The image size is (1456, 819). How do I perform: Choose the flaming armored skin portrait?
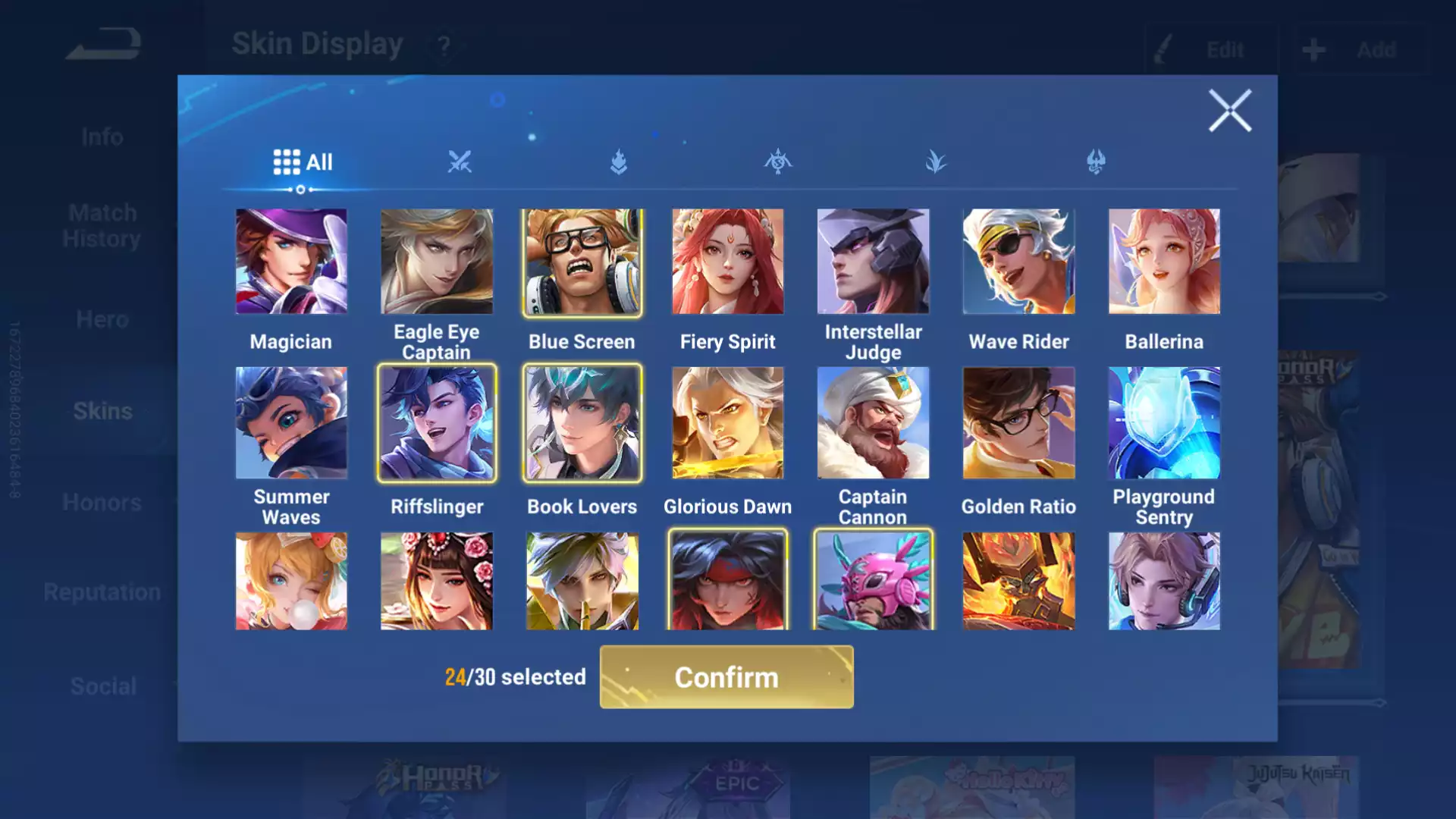[1018, 581]
